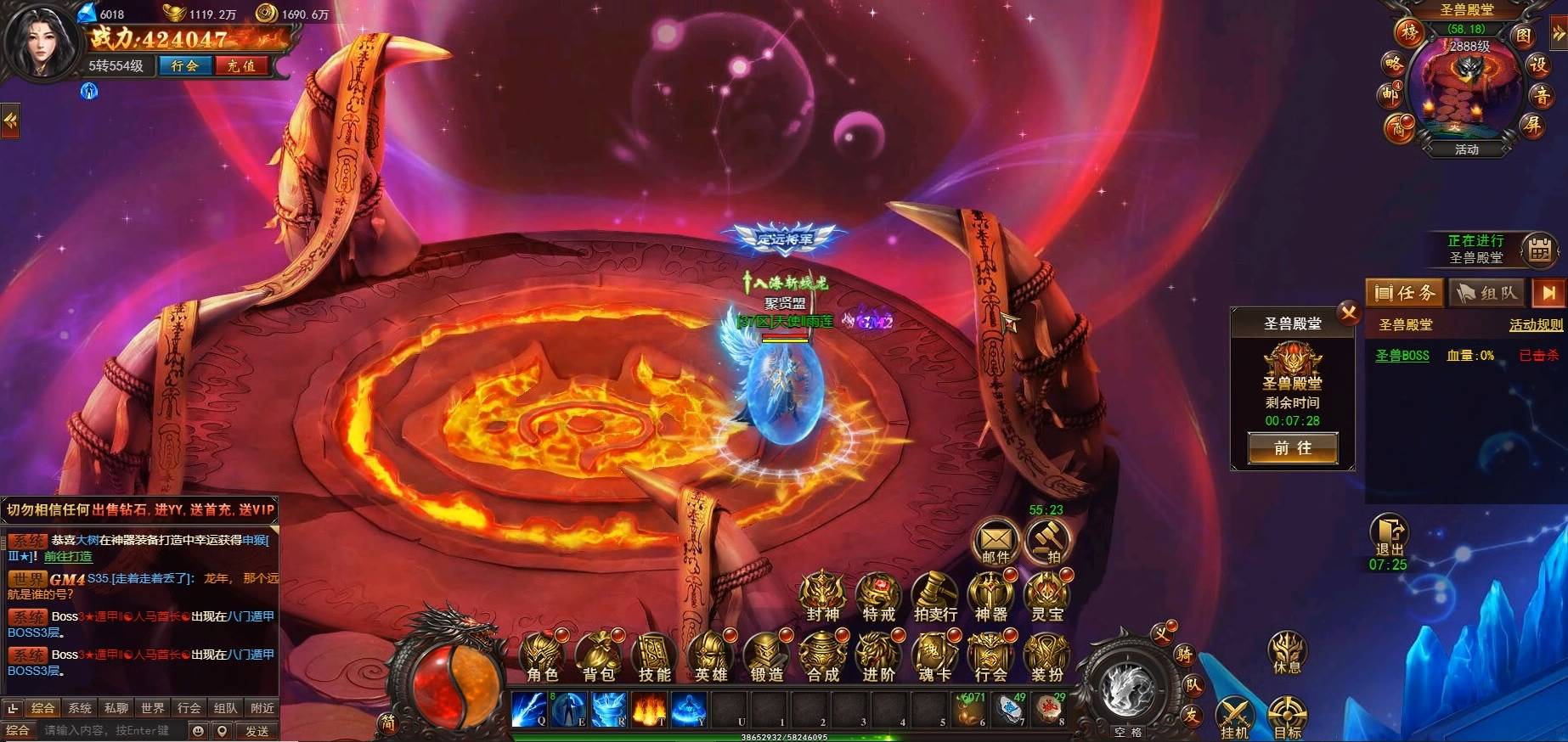This screenshot has height=742, width=1568.
Task: Open the 充值 recharge button
Action: pyautogui.click(x=241, y=65)
